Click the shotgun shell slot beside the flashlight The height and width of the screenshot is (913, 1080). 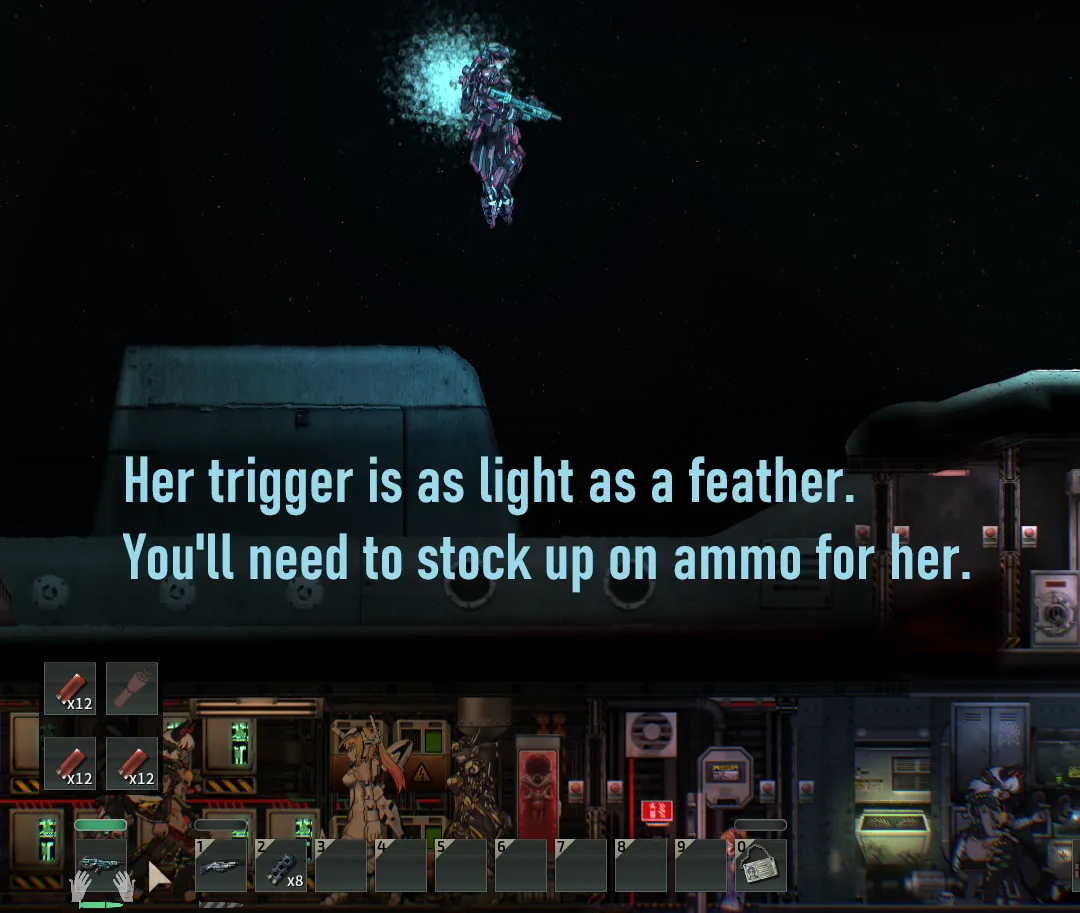70,688
